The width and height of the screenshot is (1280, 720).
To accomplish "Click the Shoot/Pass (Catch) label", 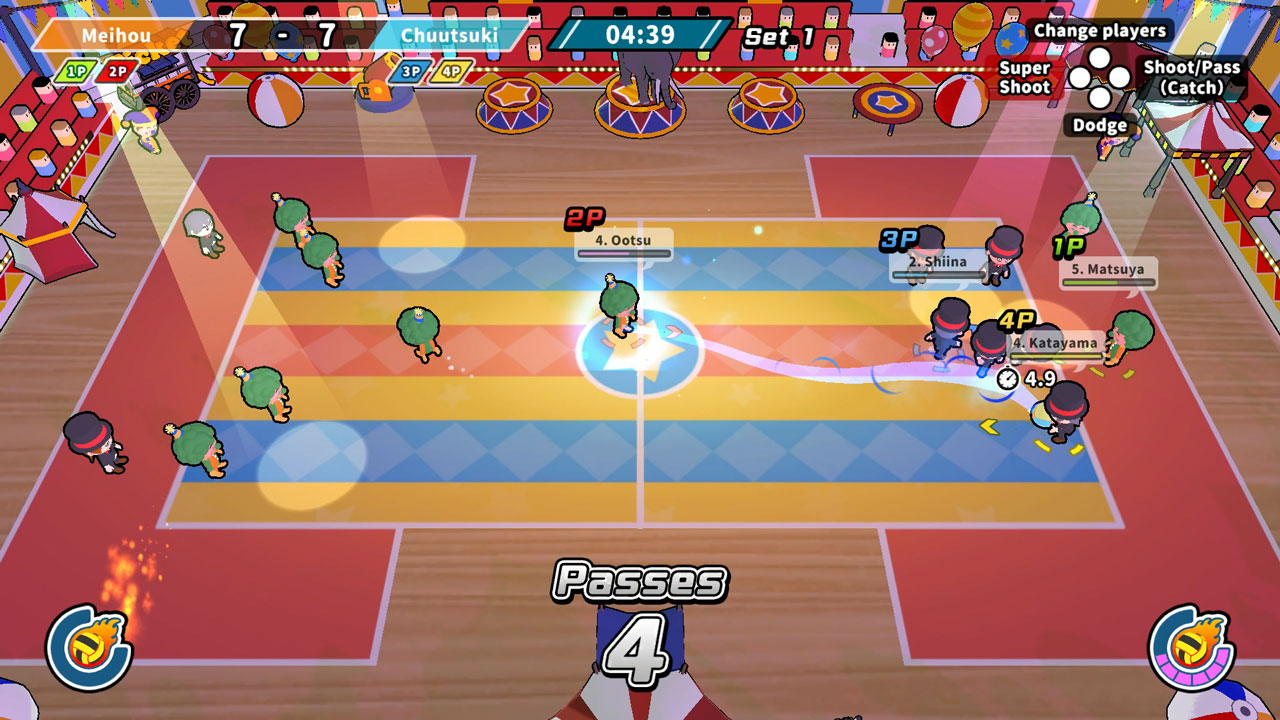I will click(x=1190, y=78).
